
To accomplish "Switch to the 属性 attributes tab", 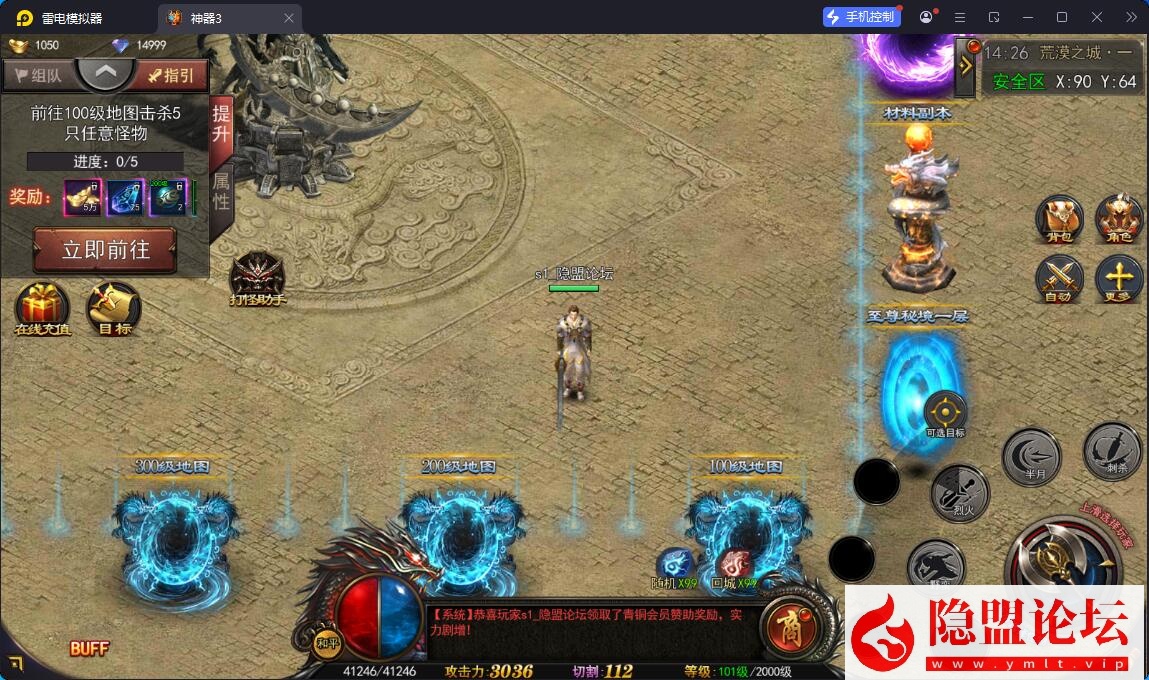I will point(221,189).
